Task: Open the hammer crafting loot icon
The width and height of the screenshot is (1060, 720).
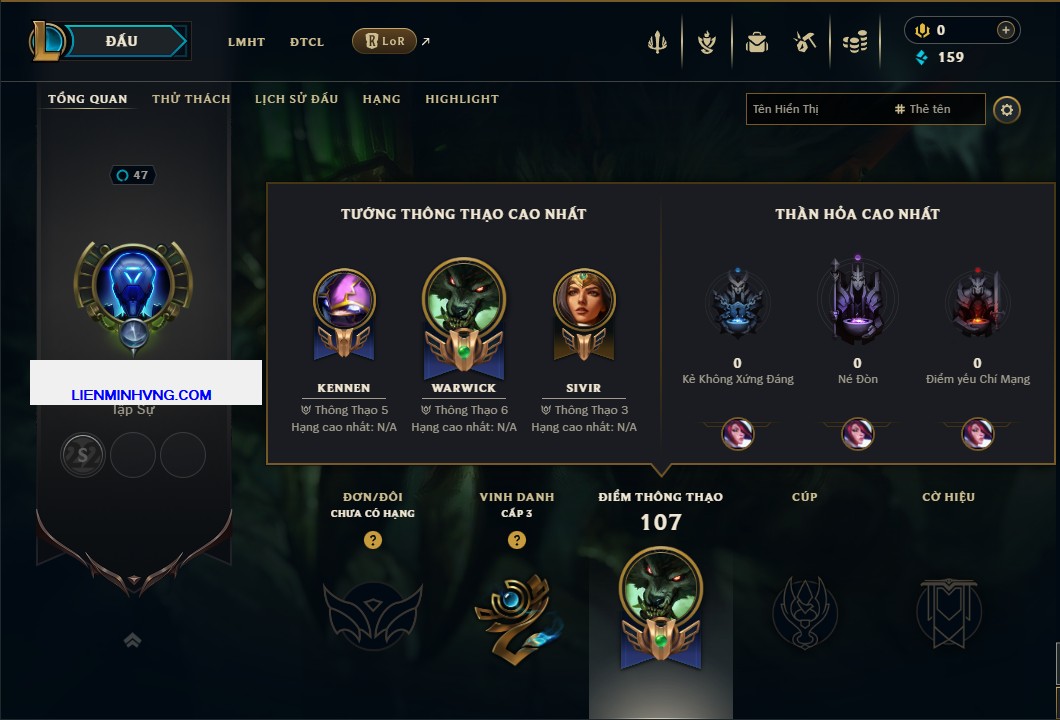Action: coord(804,42)
